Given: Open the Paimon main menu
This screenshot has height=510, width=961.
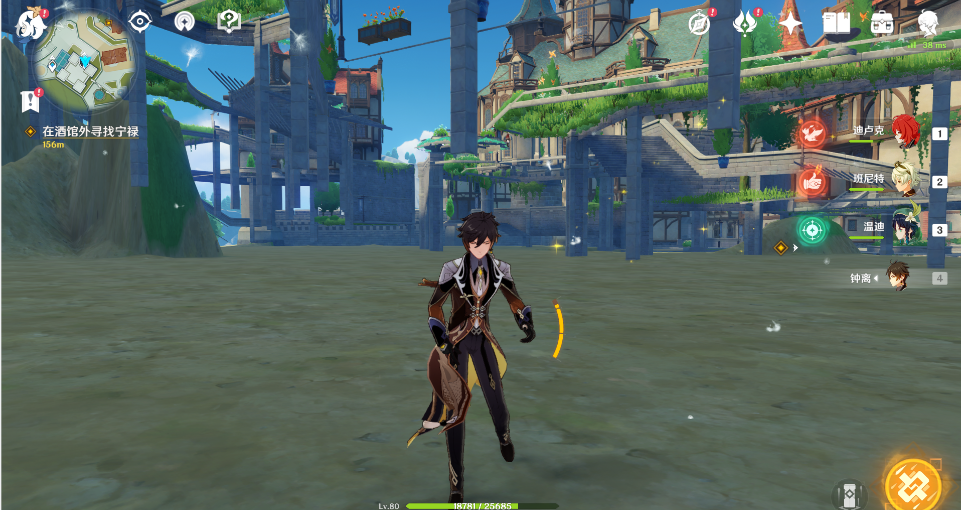Looking at the screenshot, I should click(29, 25).
